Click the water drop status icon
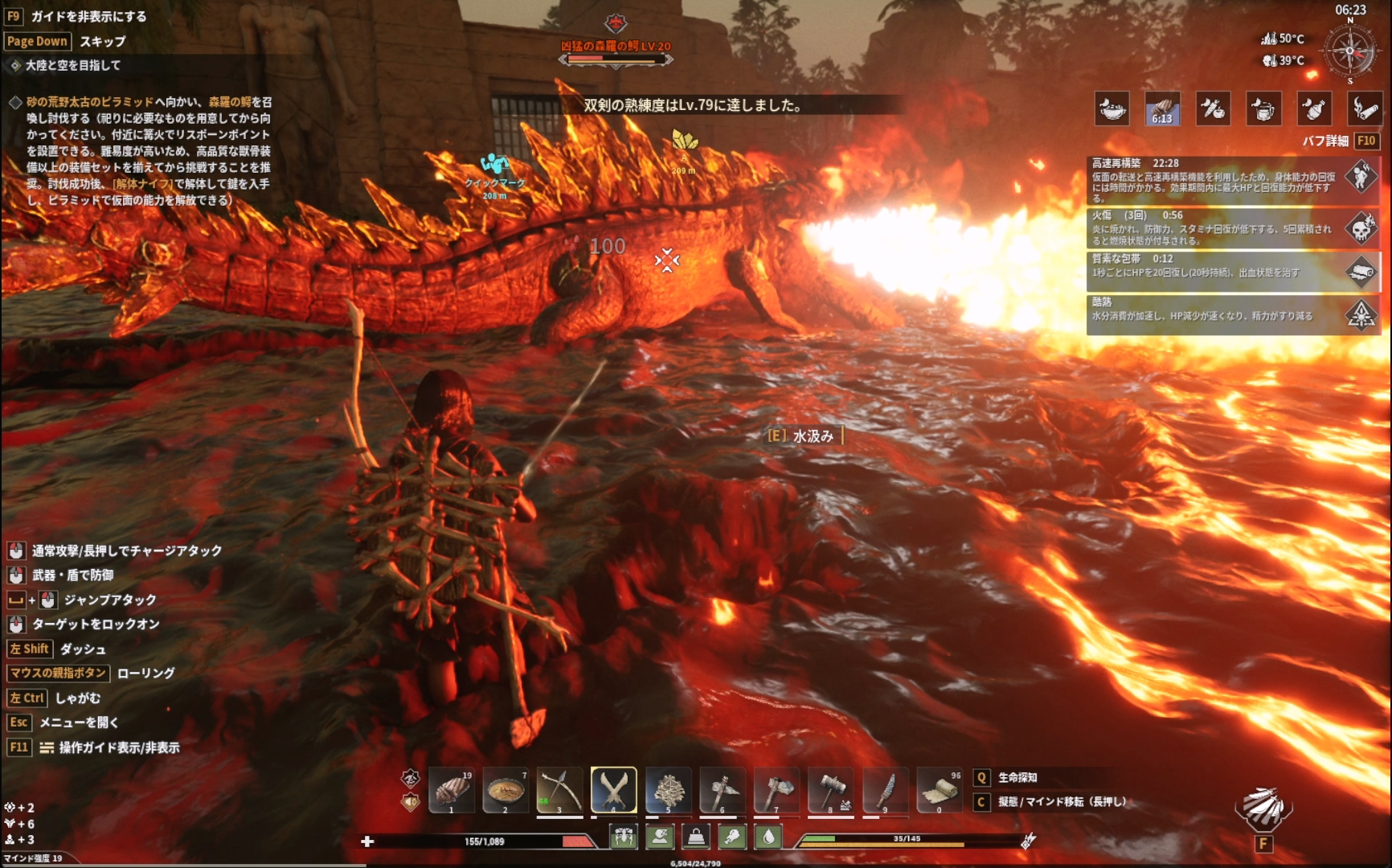Viewport: 1392px width, 868px height. coord(768,837)
